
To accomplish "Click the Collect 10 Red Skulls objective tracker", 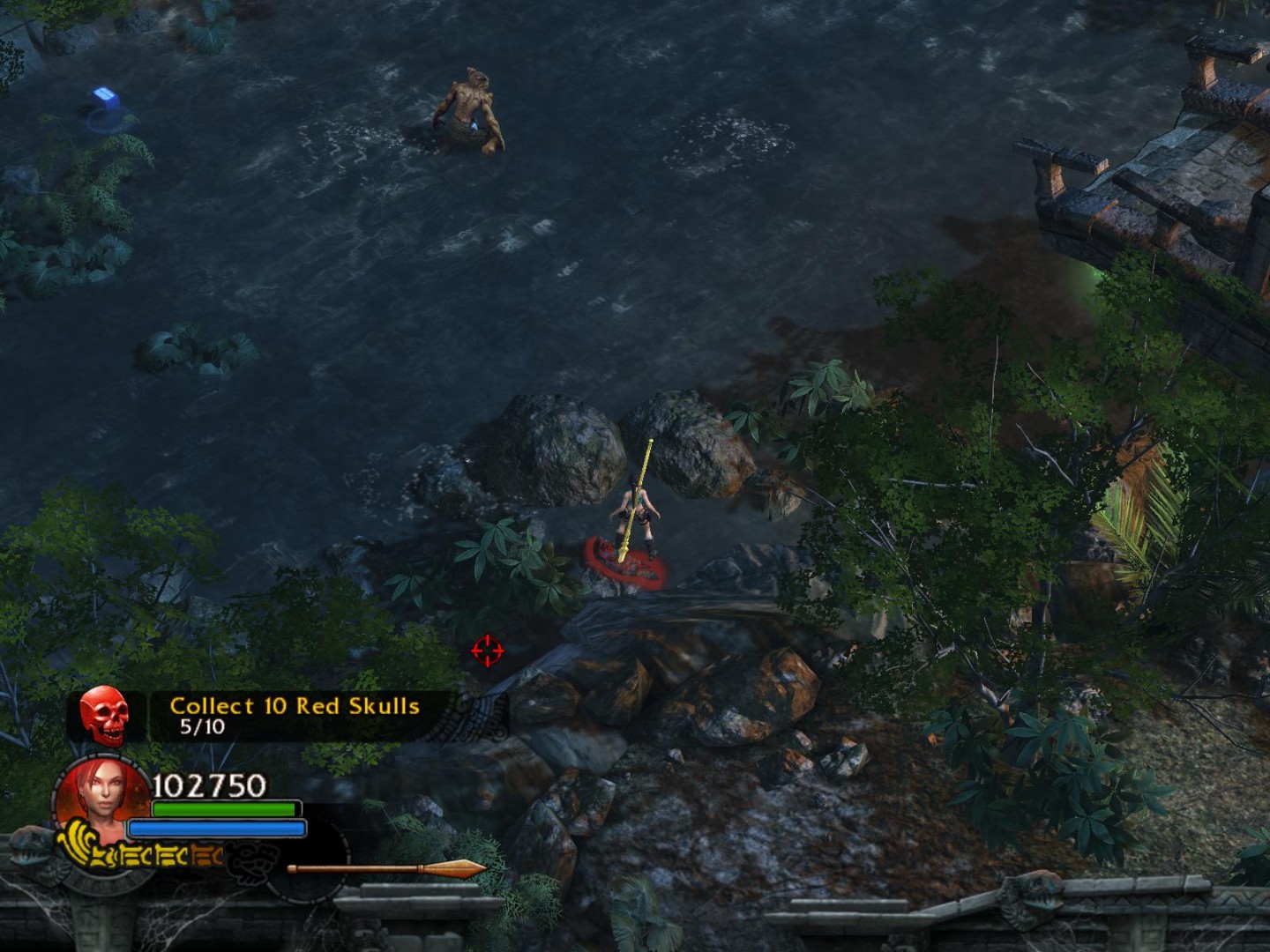I will [x=295, y=715].
